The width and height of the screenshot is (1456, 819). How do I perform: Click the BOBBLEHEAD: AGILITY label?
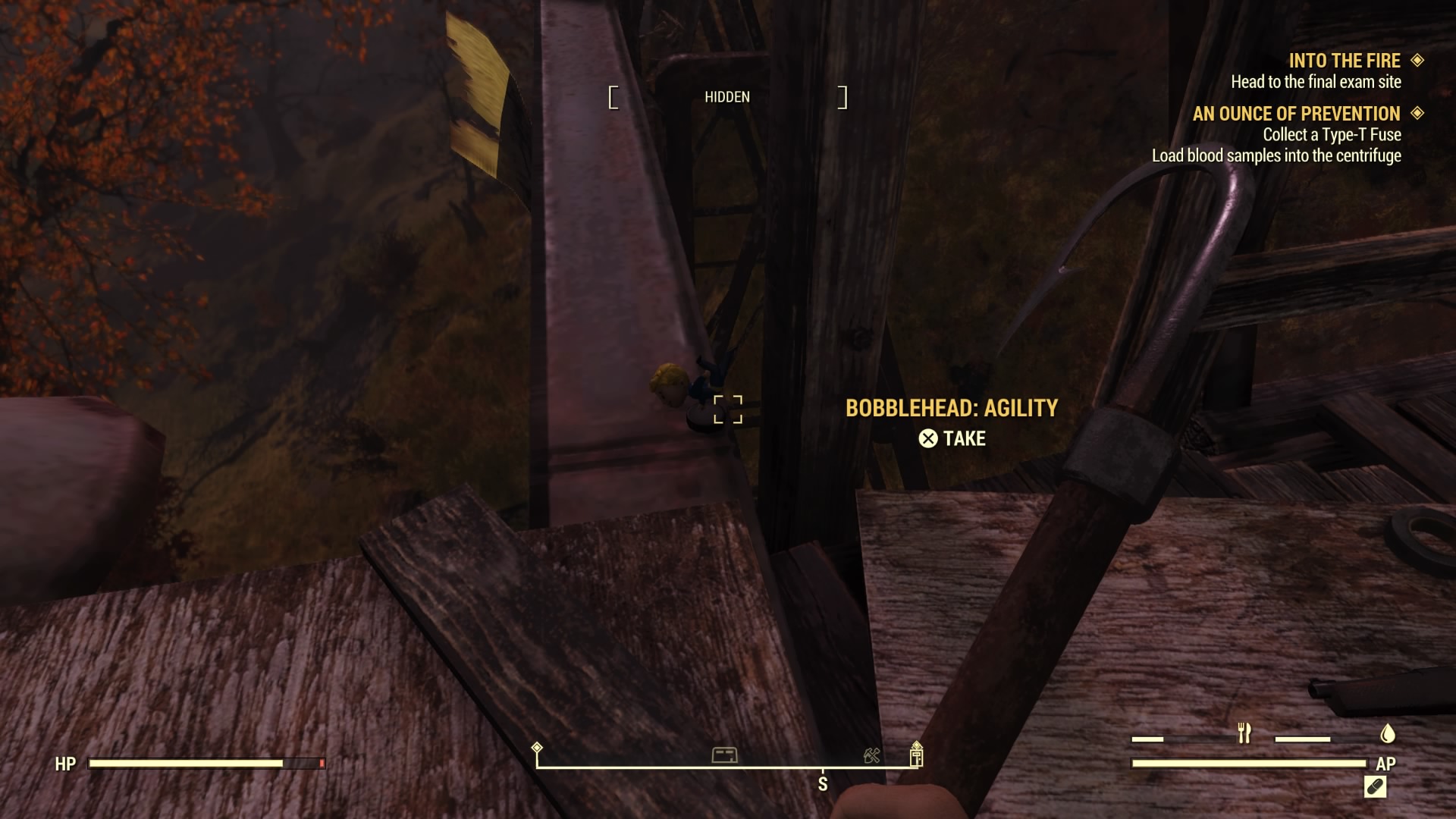(952, 407)
